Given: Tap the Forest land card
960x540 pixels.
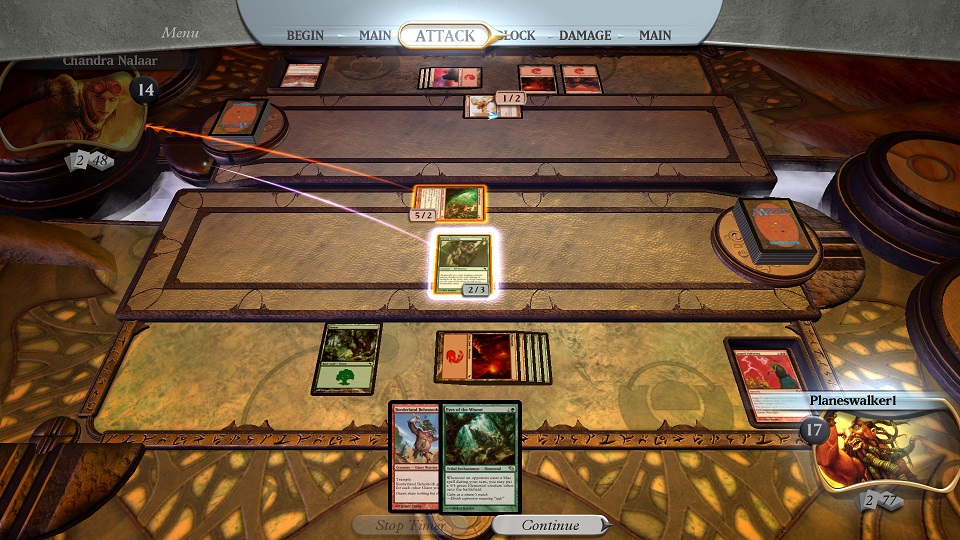Looking at the screenshot, I should click(x=347, y=358).
